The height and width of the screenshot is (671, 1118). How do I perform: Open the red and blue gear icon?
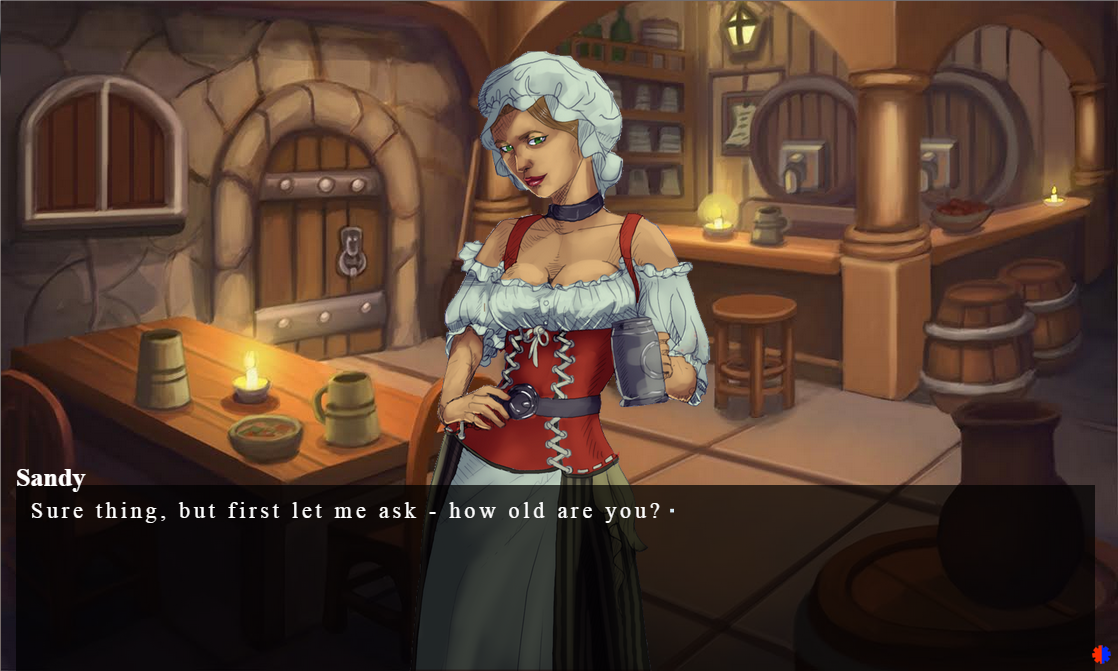tap(1101, 655)
